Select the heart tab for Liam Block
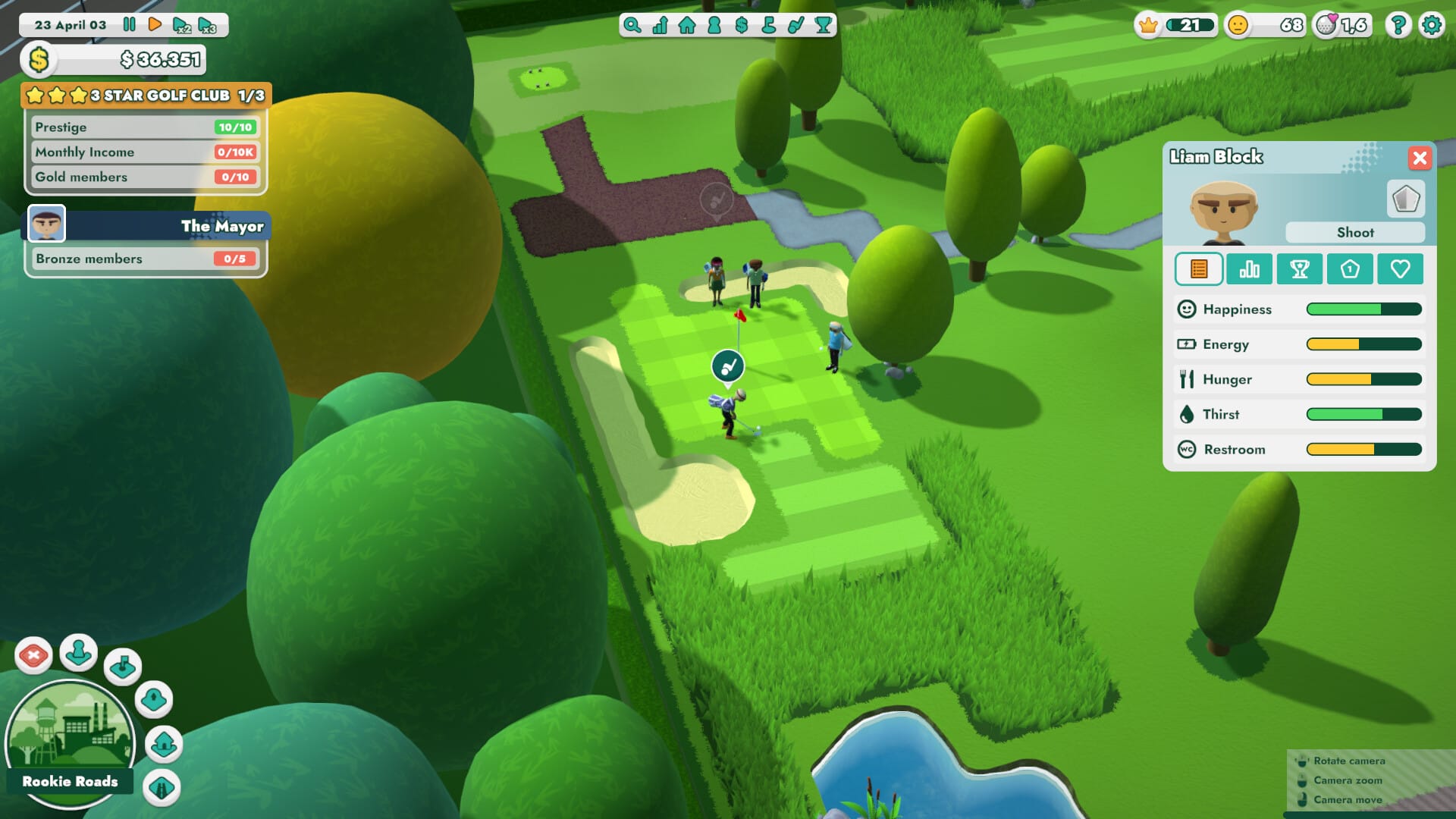 point(1400,269)
